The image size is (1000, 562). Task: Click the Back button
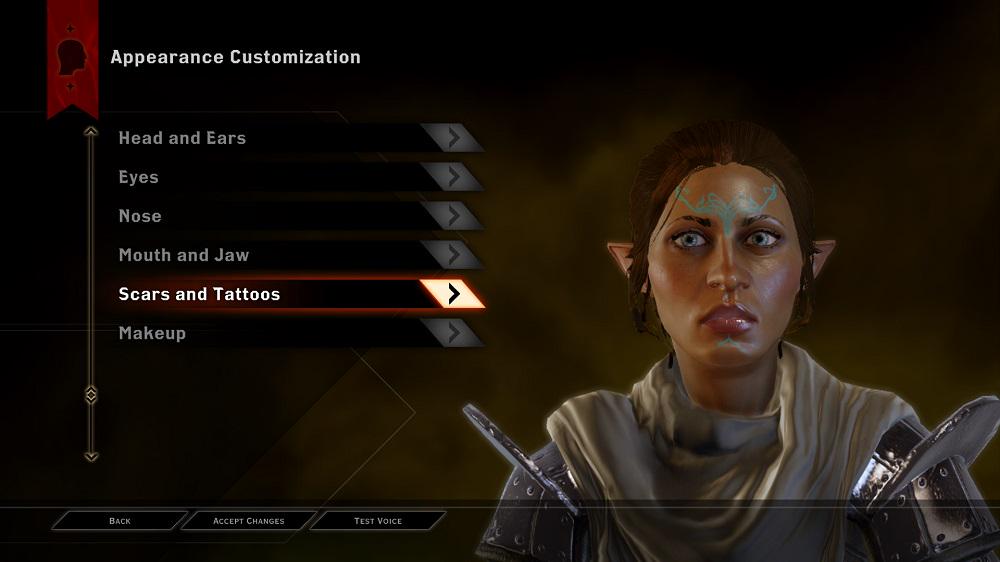click(x=120, y=521)
